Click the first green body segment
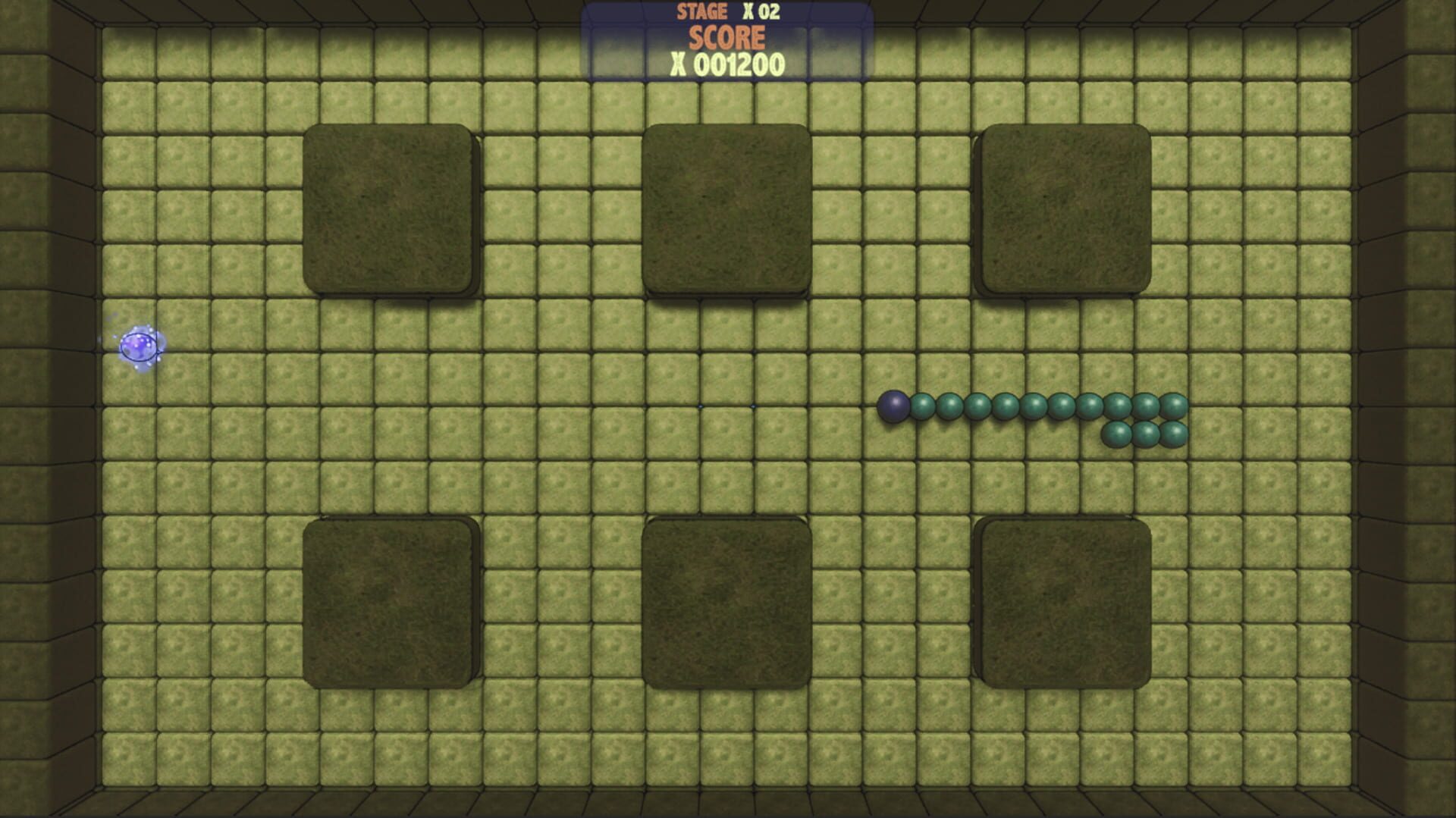1456x818 pixels. click(921, 406)
